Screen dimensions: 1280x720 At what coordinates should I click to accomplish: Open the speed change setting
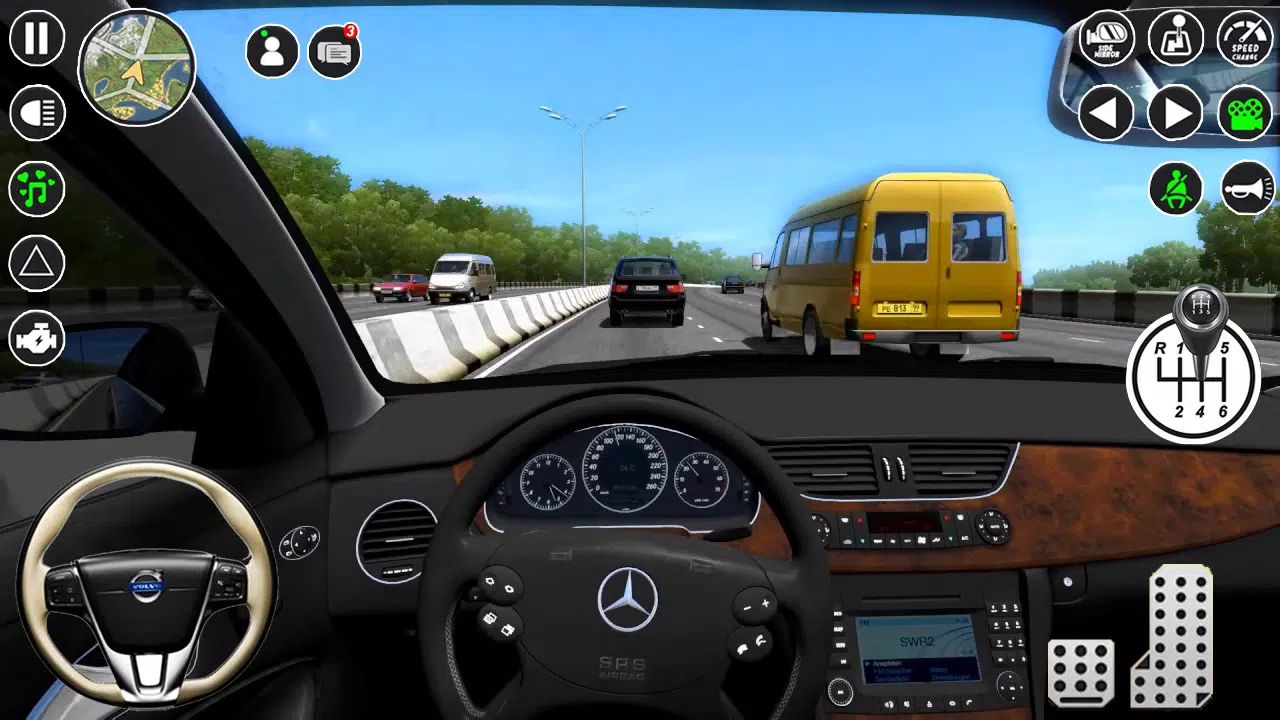tap(1243, 40)
